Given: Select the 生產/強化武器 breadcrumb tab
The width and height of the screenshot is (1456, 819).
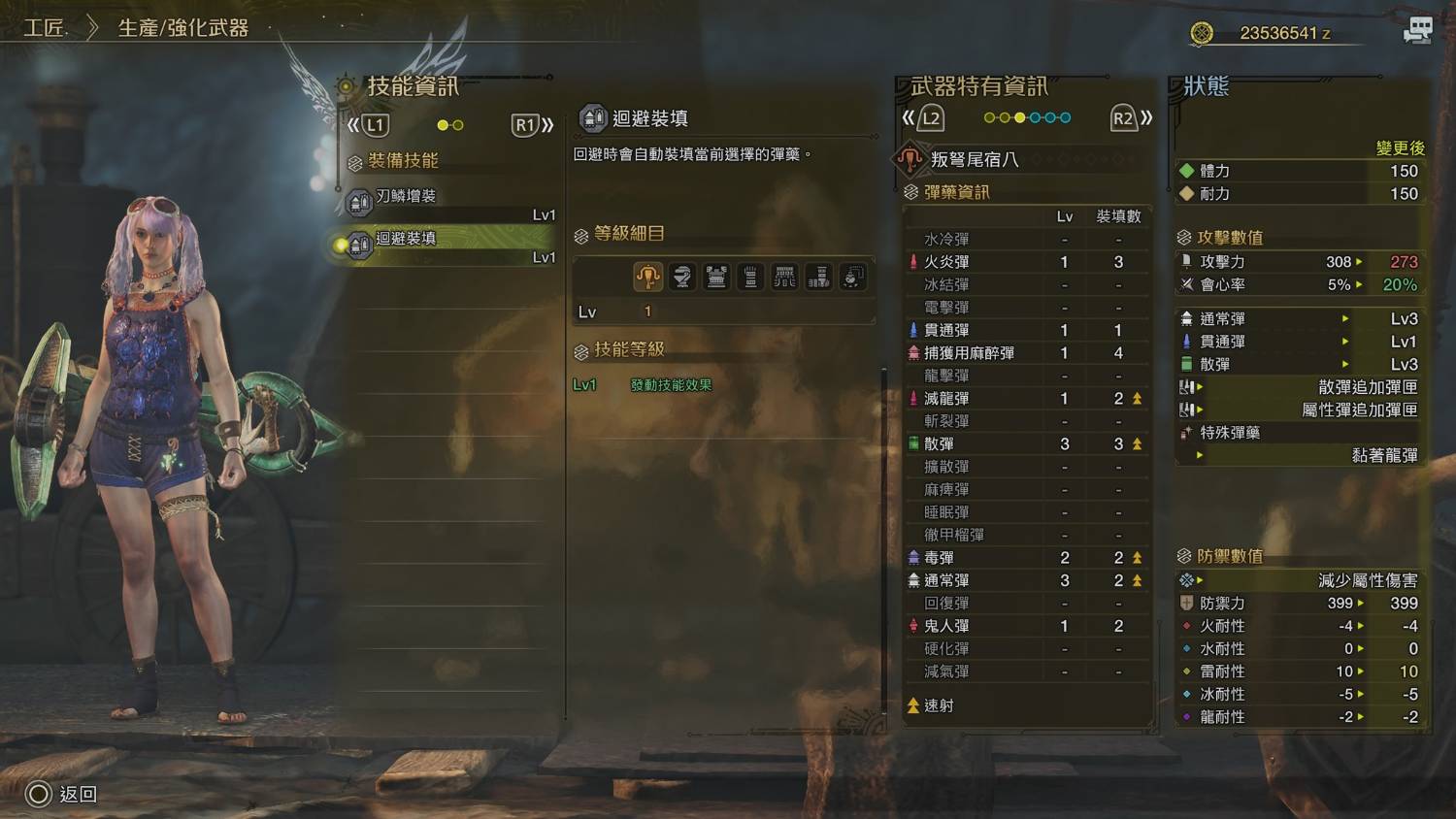Looking at the screenshot, I should click(x=182, y=28).
